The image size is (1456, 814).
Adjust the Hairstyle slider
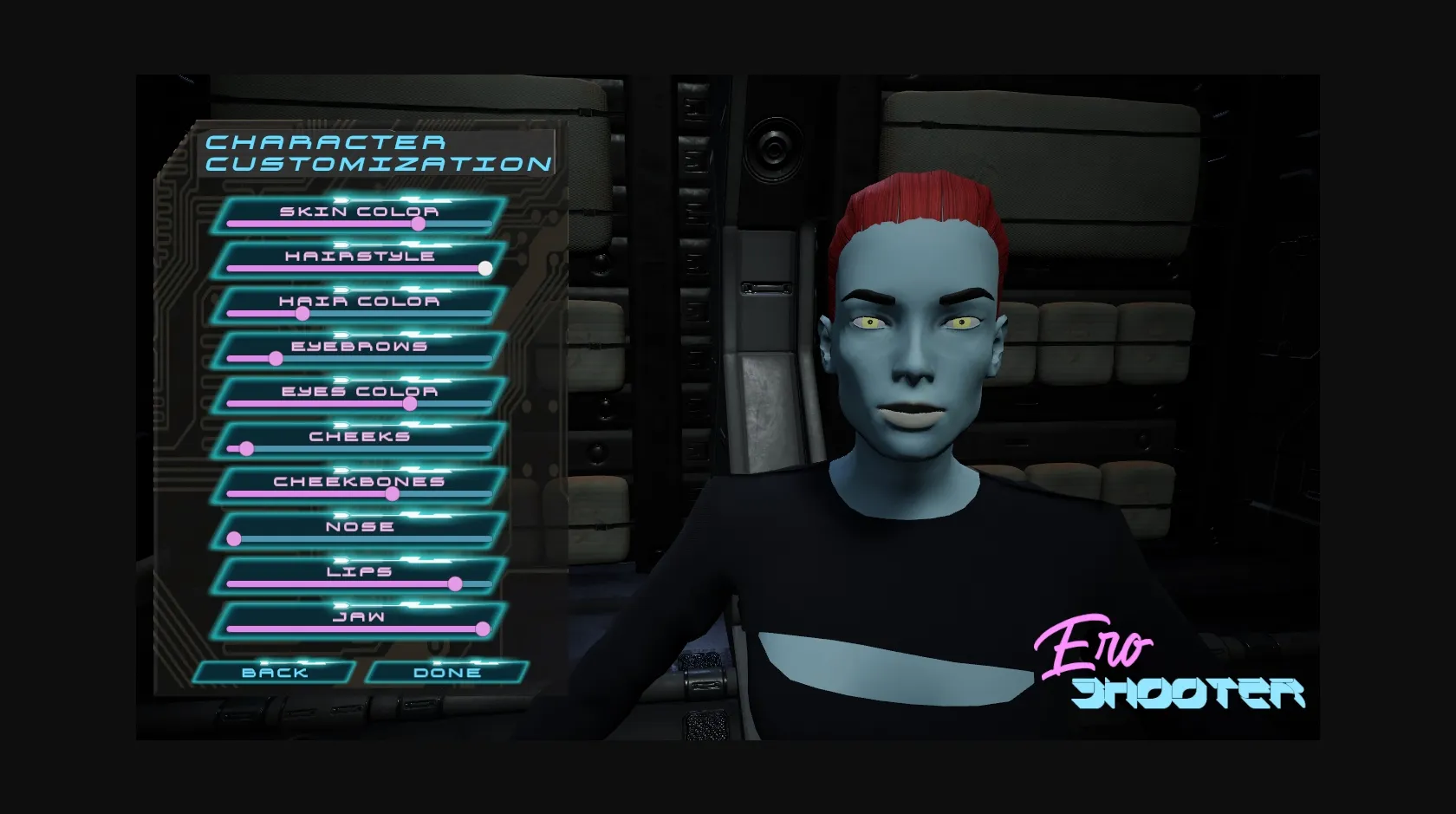(484, 268)
